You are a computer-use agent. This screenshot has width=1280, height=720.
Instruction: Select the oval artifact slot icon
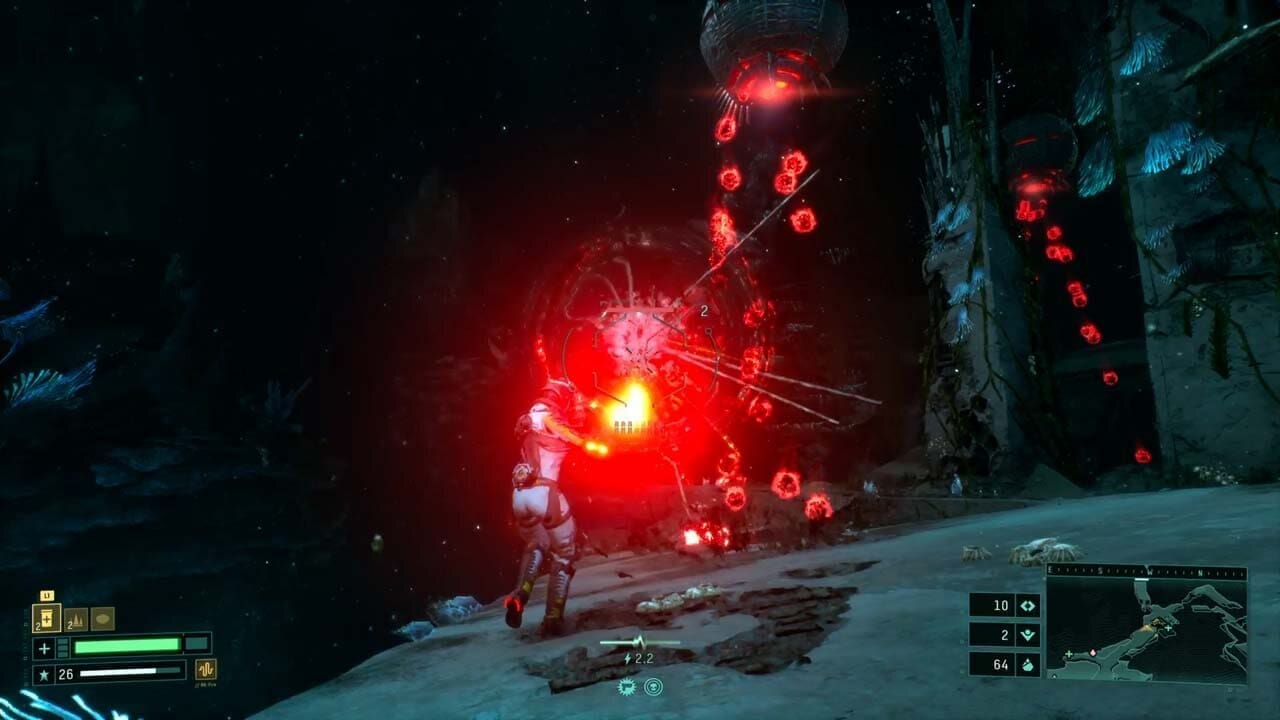click(x=101, y=618)
